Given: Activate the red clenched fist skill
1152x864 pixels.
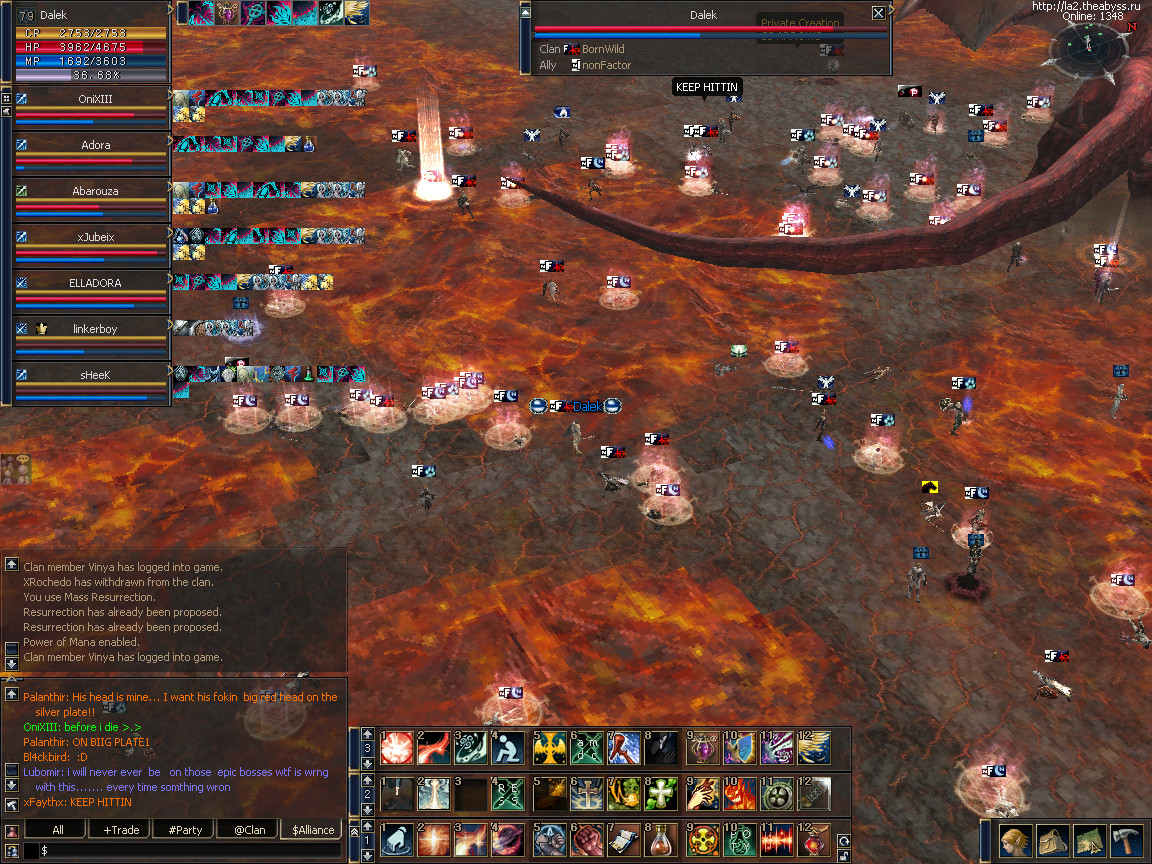Looking at the screenshot, I should click(x=586, y=839).
